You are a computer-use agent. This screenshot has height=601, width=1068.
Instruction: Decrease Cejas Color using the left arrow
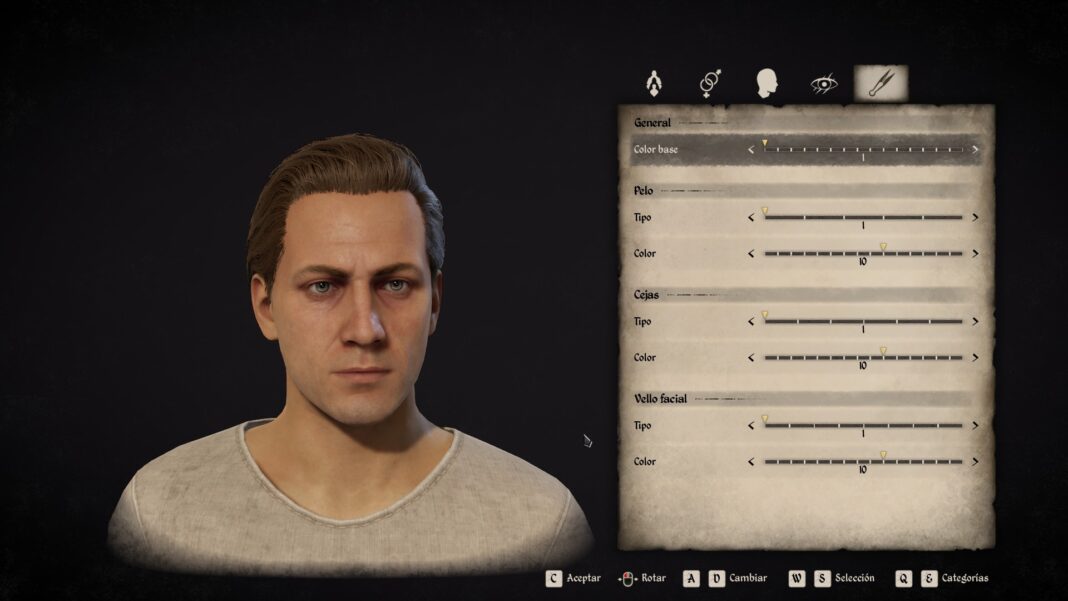[x=751, y=357]
